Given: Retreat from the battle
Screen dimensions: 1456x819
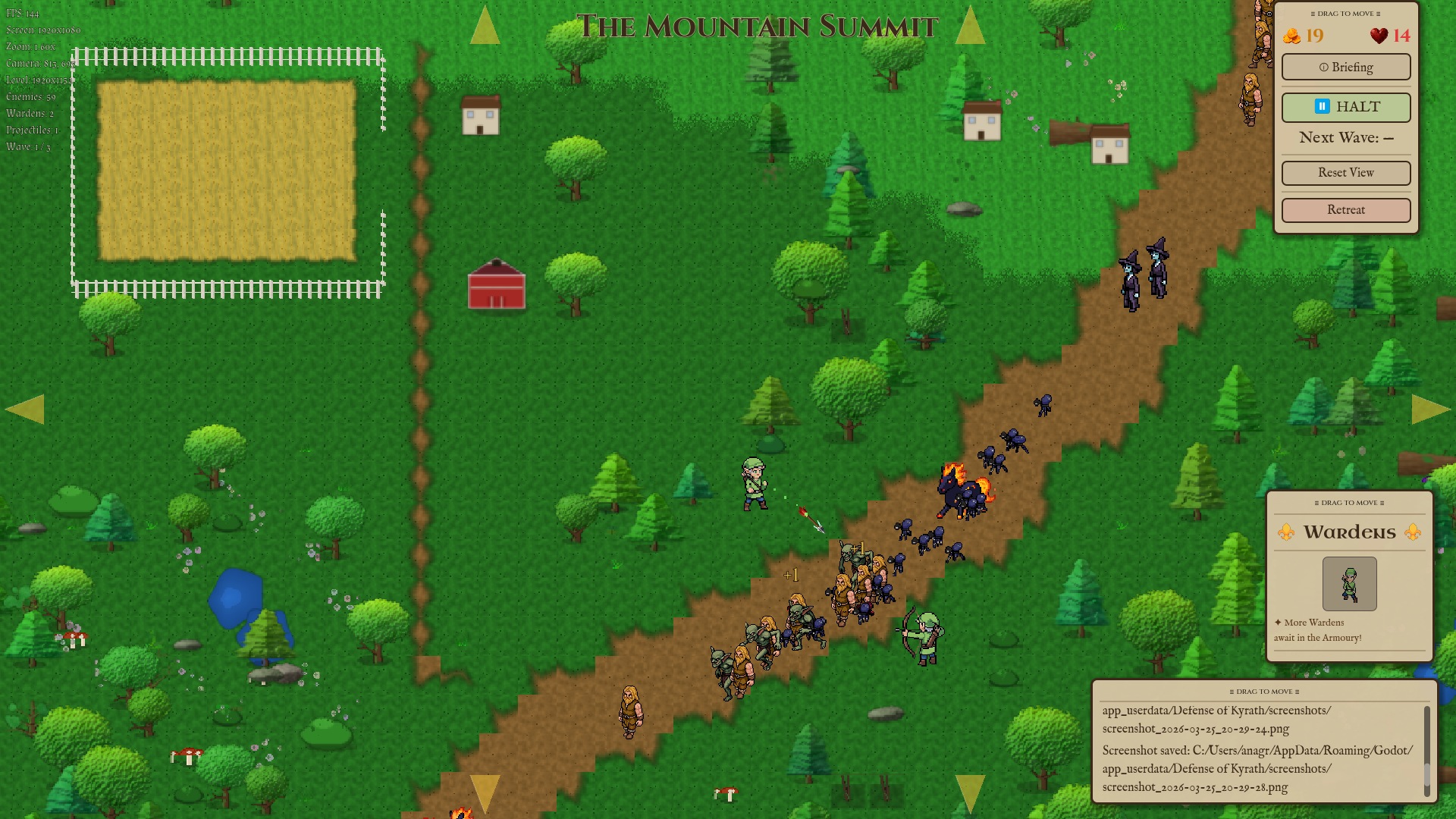Looking at the screenshot, I should pos(1345,210).
